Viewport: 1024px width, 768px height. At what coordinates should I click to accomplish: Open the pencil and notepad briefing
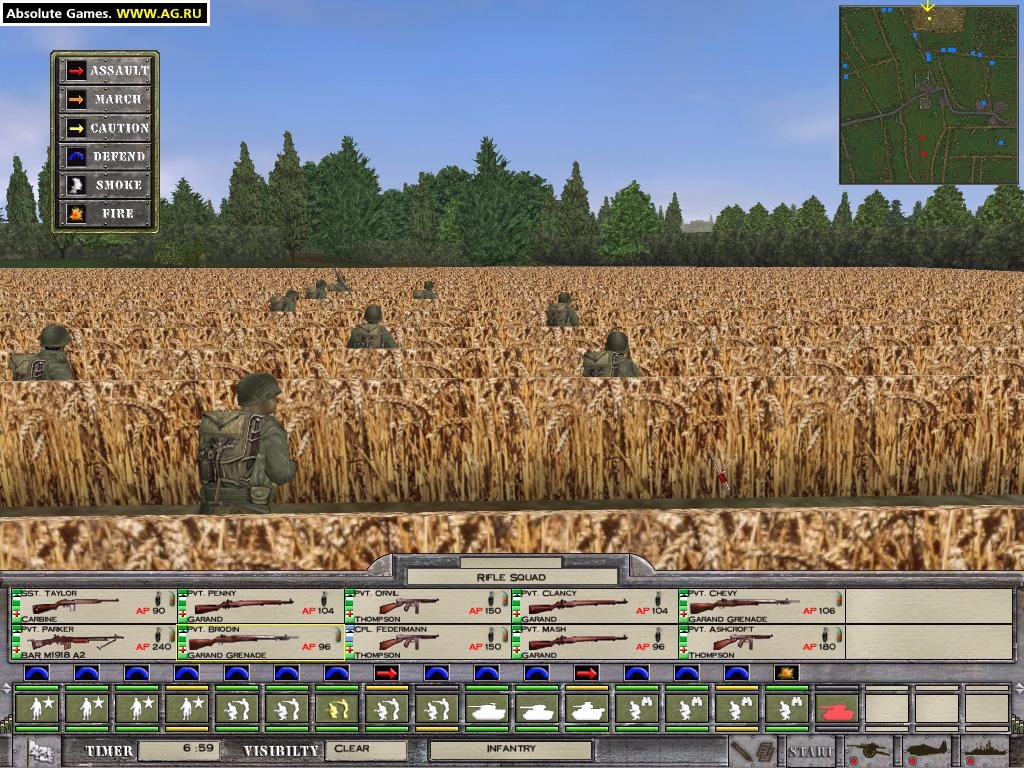(x=752, y=750)
